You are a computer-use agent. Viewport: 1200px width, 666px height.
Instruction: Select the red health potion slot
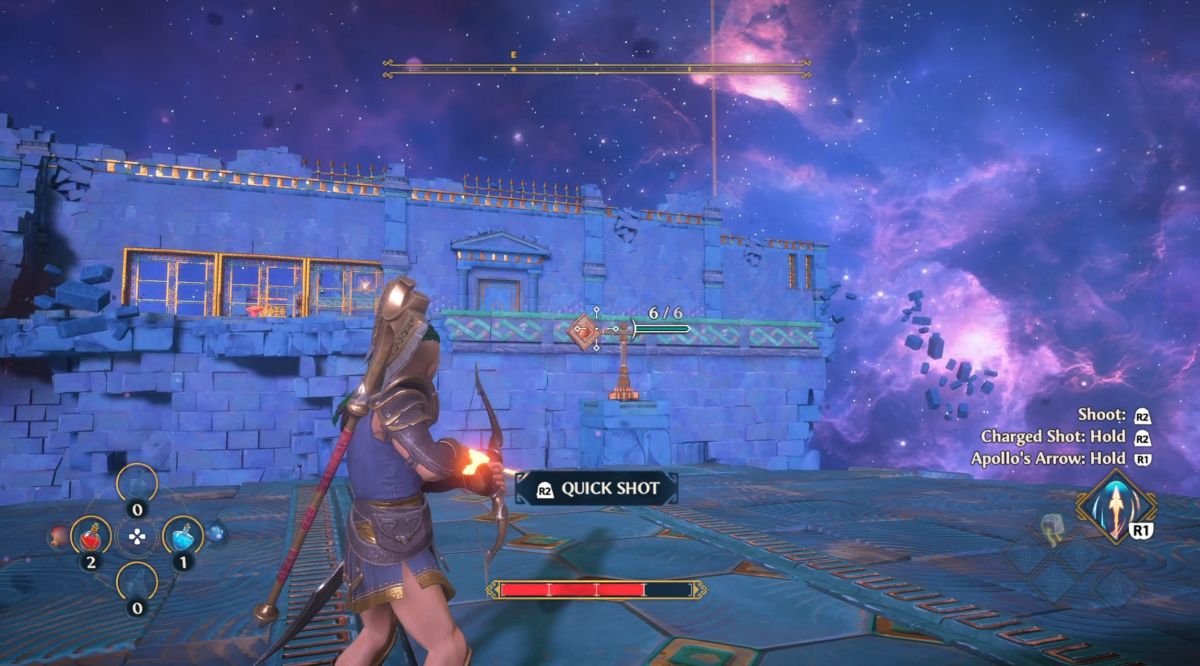pos(91,537)
